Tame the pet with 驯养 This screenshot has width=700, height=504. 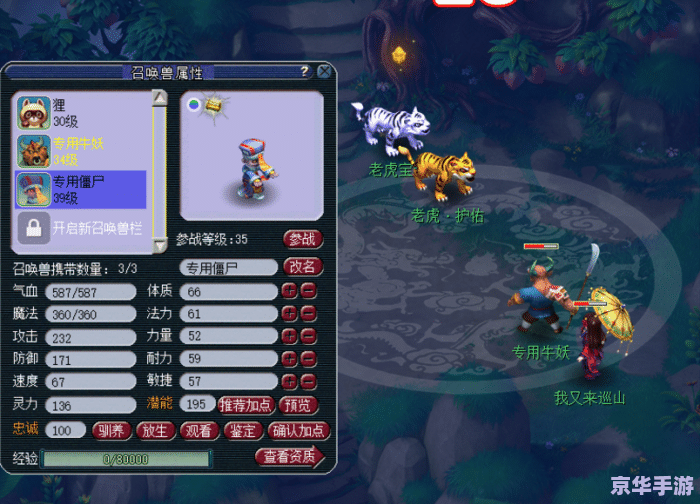click(112, 431)
